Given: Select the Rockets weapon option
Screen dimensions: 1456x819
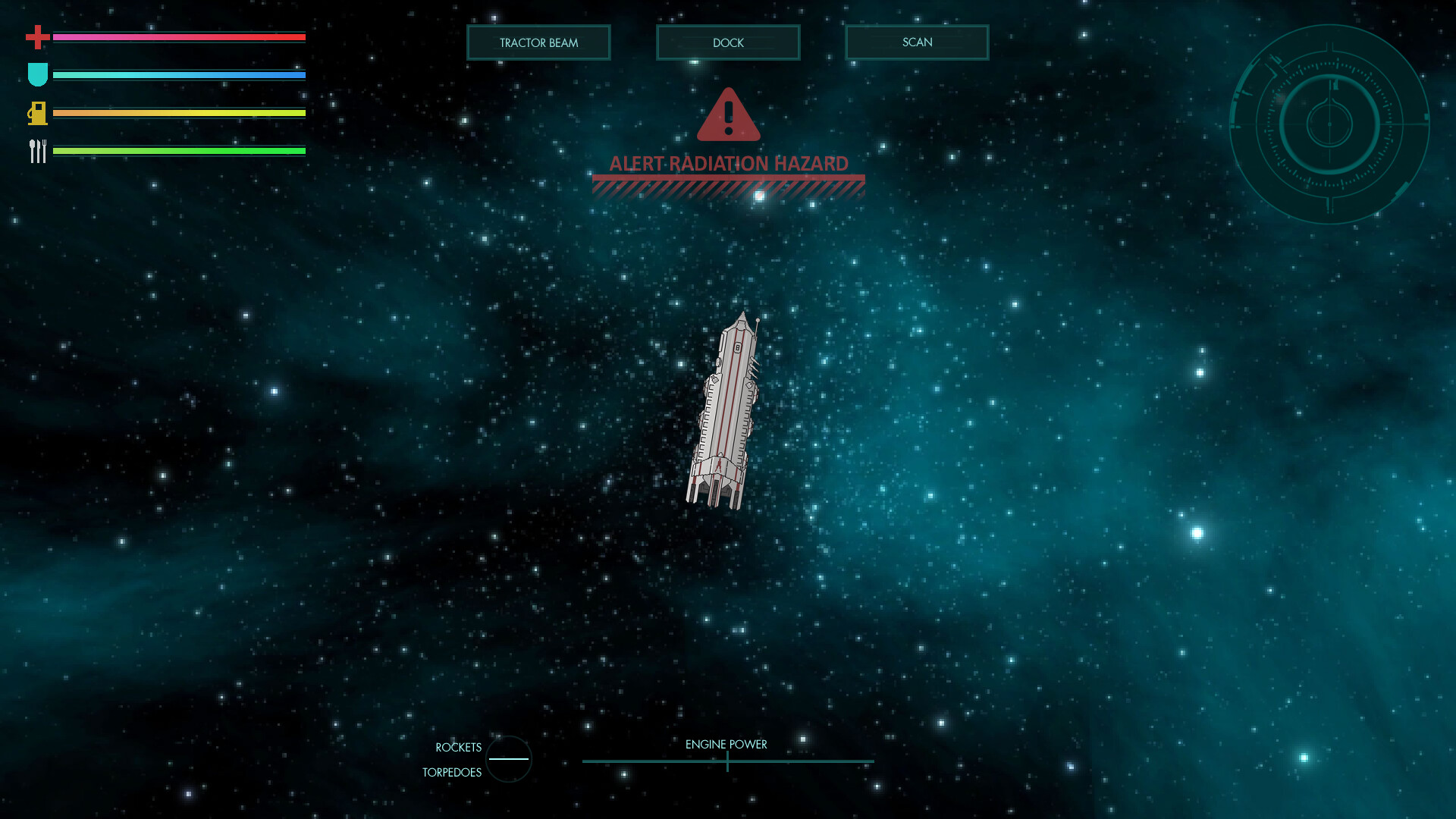Looking at the screenshot, I should [x=458, y=748].
